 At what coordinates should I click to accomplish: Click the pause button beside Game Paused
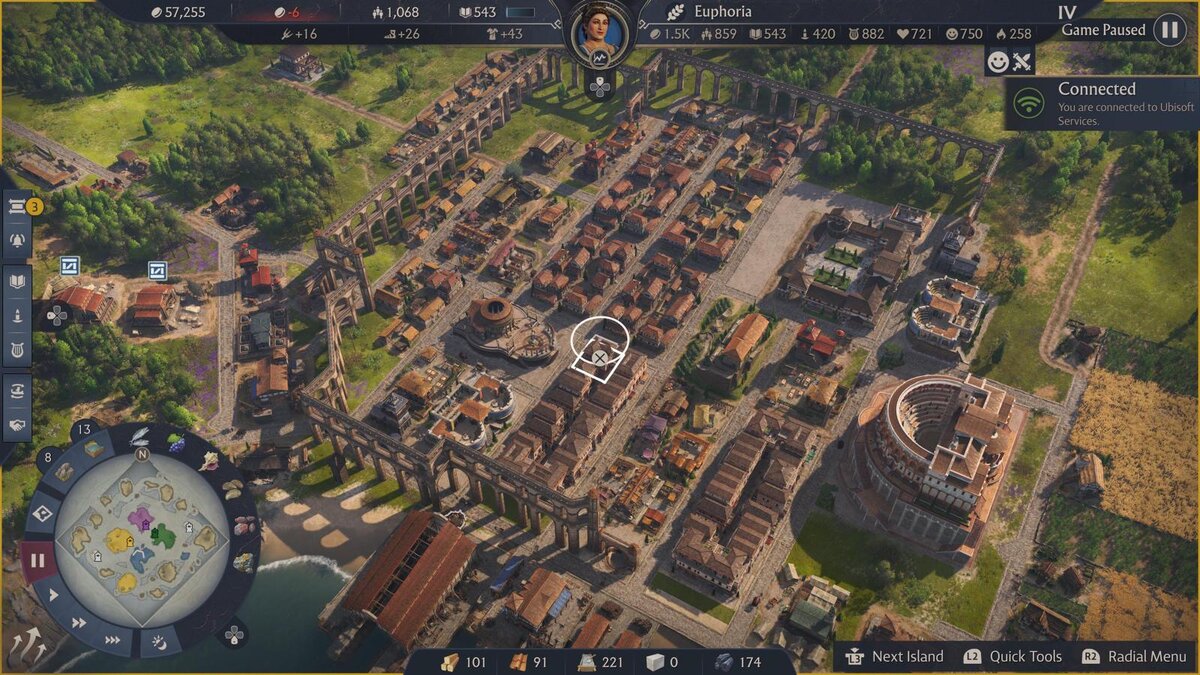click(1168, 30)
